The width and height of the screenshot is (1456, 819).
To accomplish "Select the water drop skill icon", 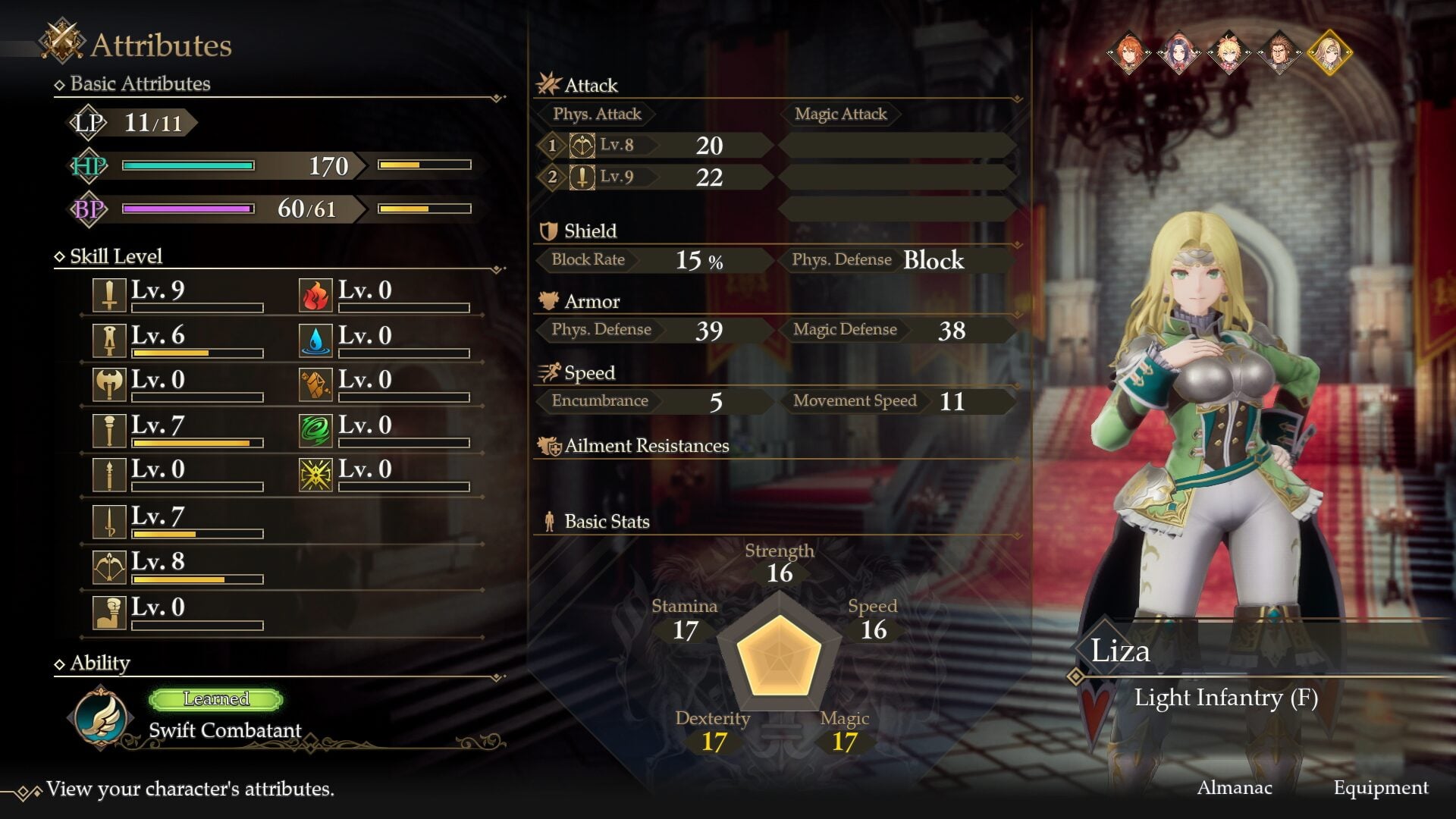I will point(315,340).
